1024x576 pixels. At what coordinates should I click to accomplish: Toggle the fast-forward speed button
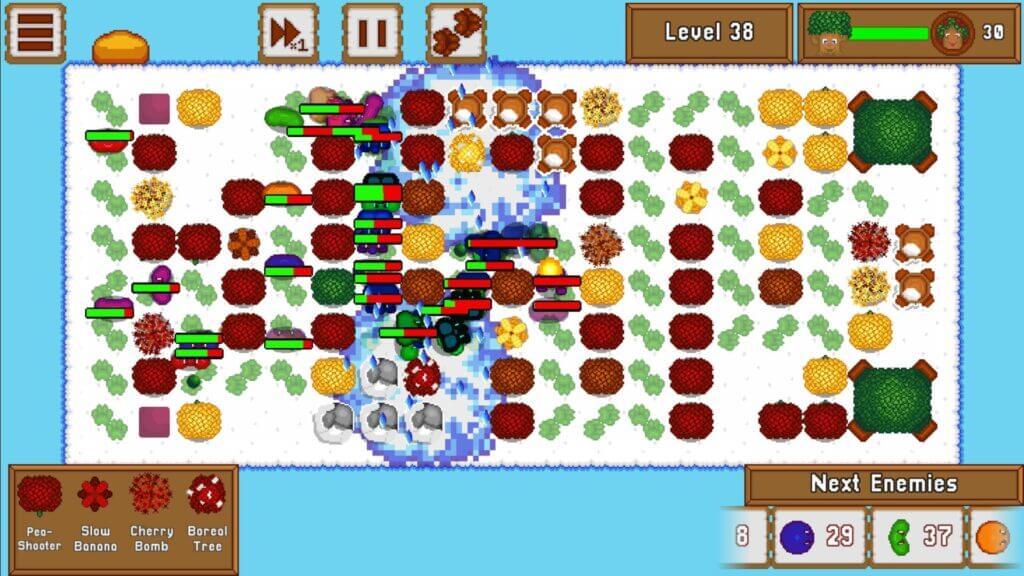coord(288,32)
